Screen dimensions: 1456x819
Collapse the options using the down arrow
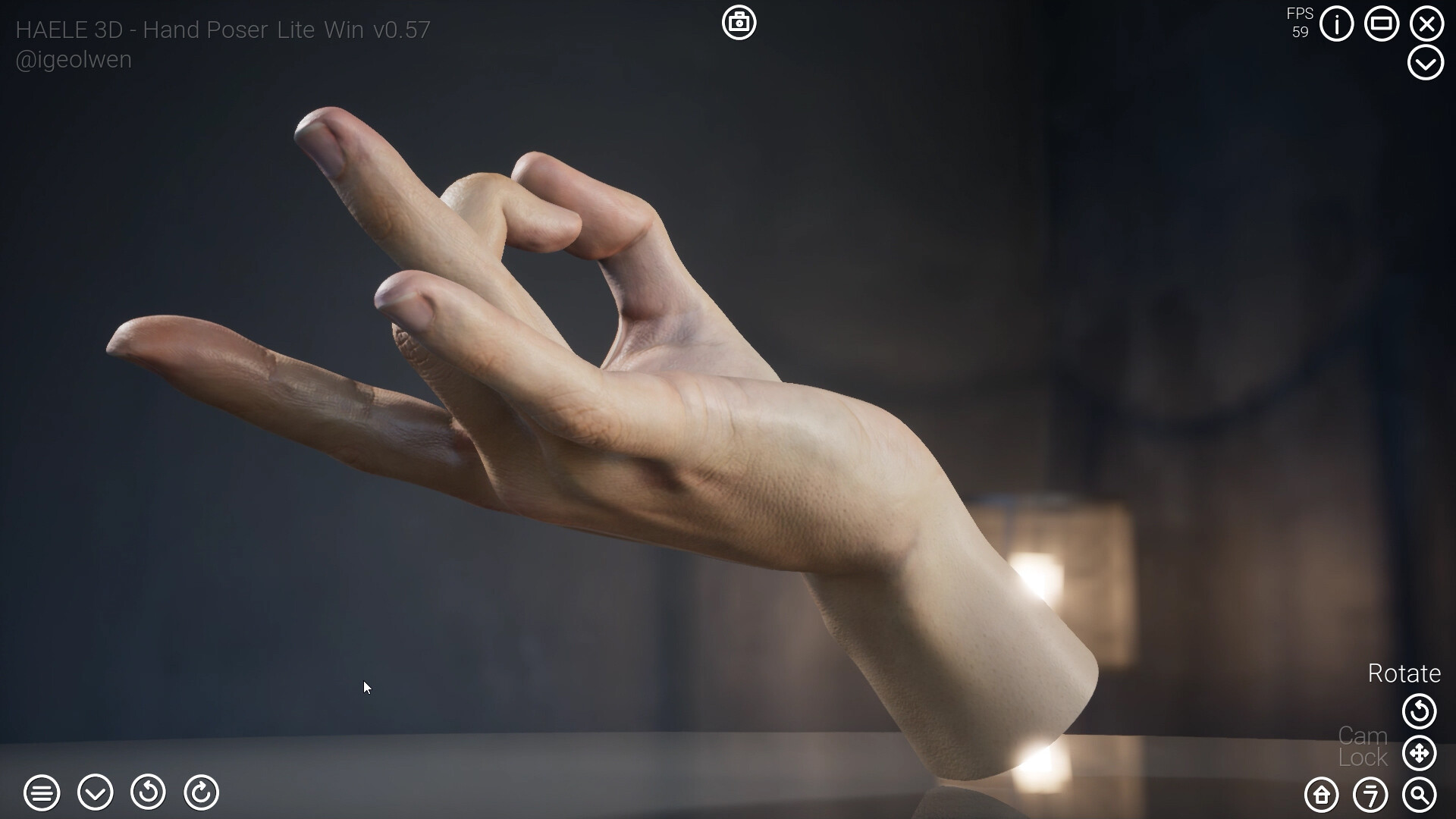click(x=95, y=793)
